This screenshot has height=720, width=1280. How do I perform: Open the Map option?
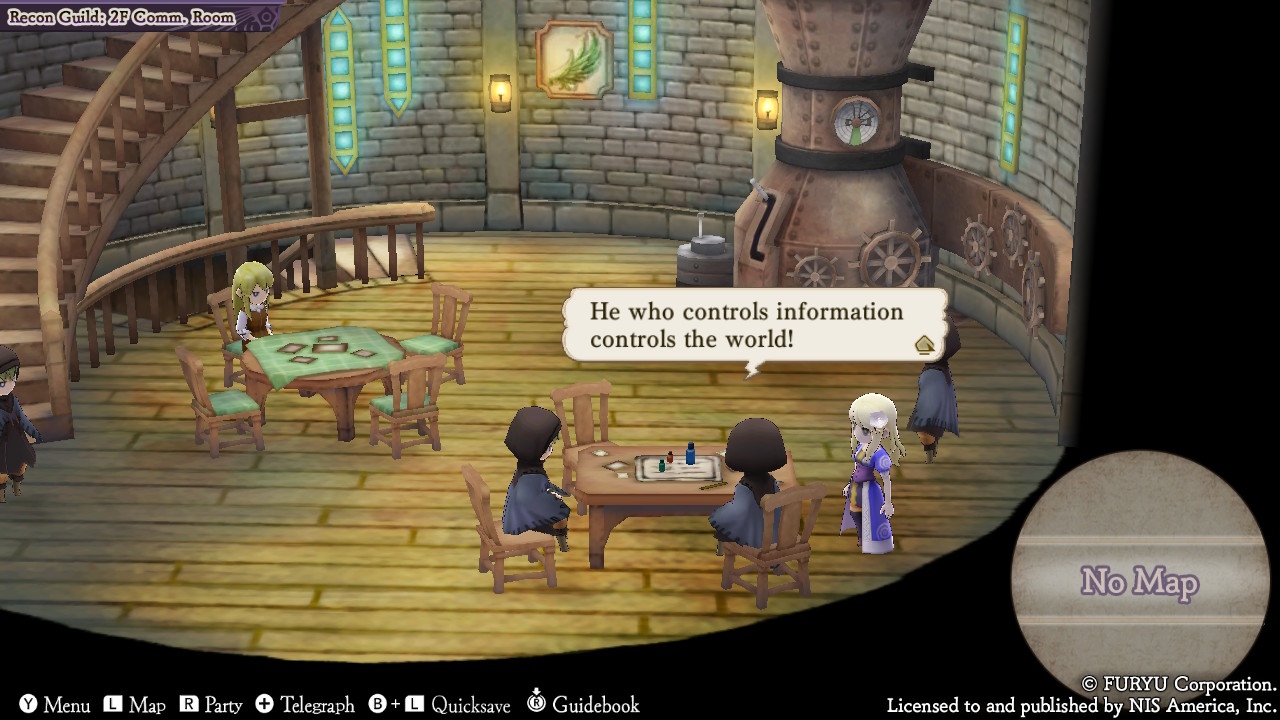(x=135, y=705)
